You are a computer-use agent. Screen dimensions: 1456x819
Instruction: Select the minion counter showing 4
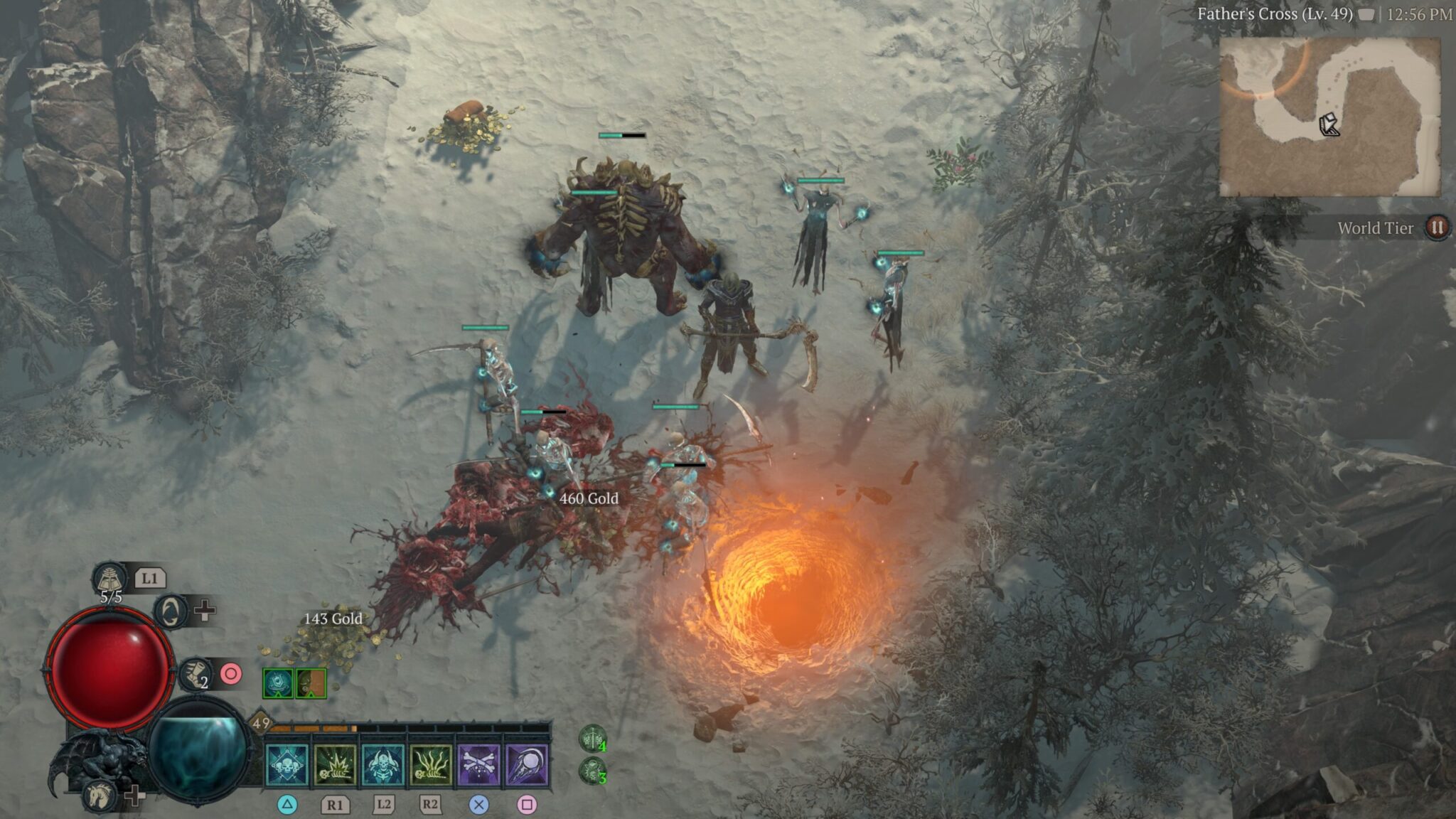pyautogui.click(x=592, y=739)
